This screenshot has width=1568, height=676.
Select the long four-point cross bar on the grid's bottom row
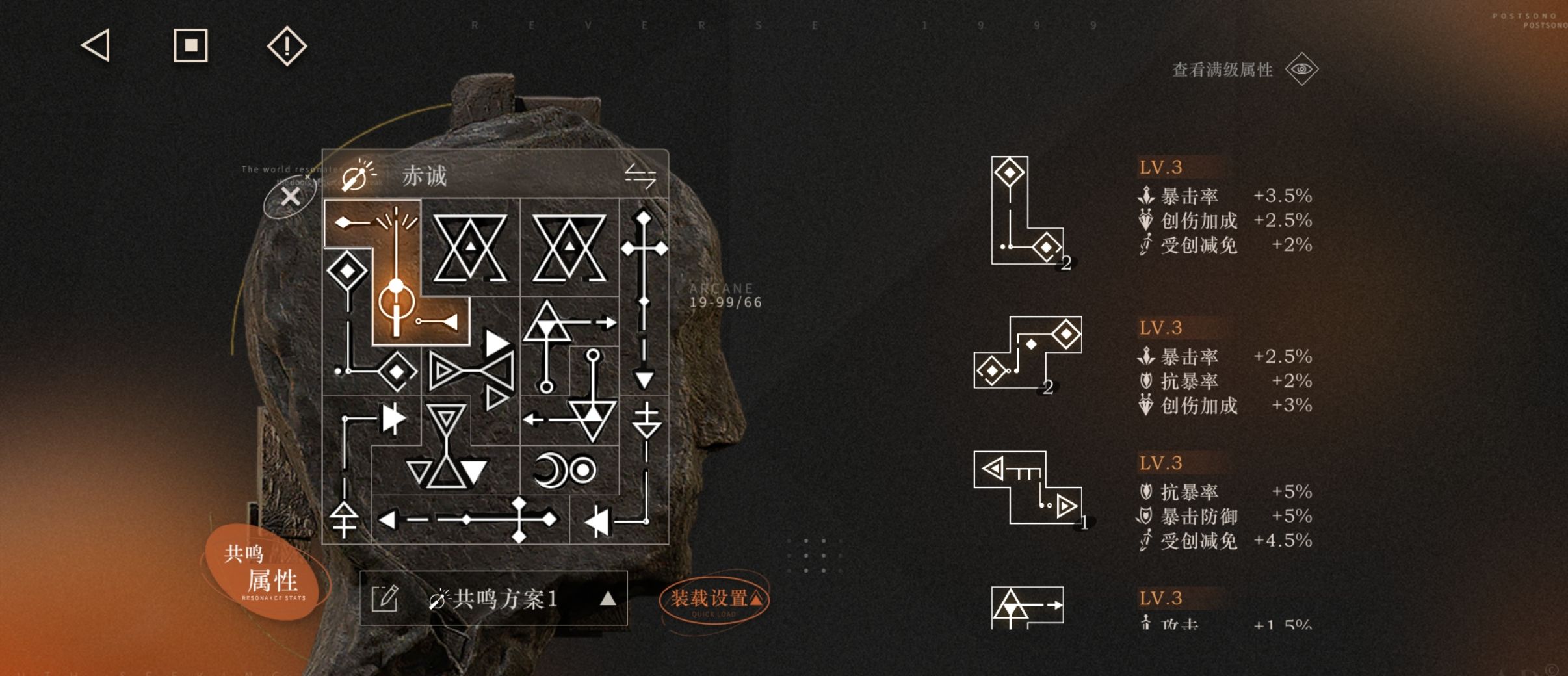[469, 519]
